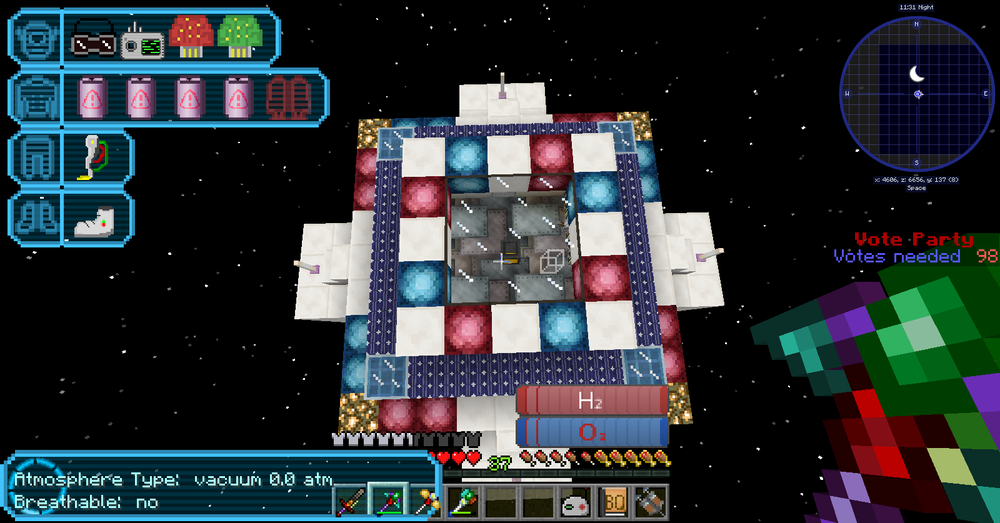Open the chestplate armor slot
The height and width of the screenshot is (523, 1000).
[x=35, y=97]
